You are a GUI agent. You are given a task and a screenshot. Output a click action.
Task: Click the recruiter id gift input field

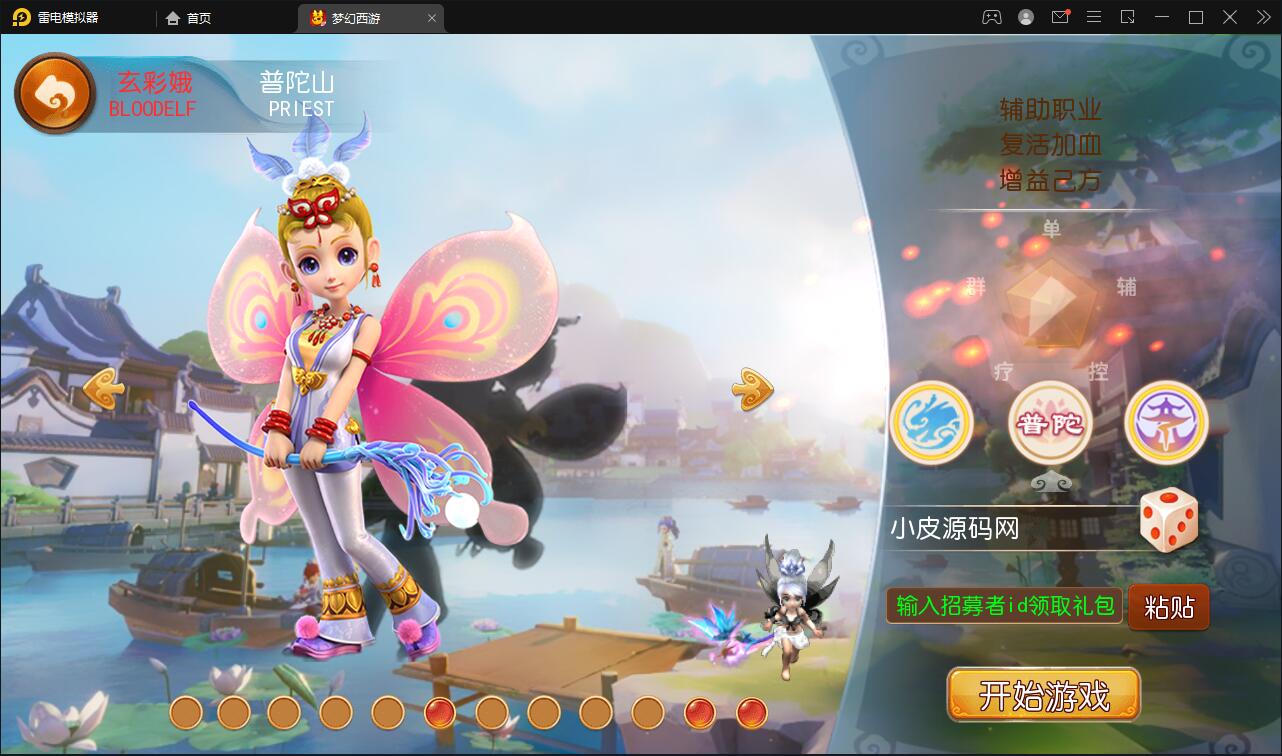coord(1003,607)
